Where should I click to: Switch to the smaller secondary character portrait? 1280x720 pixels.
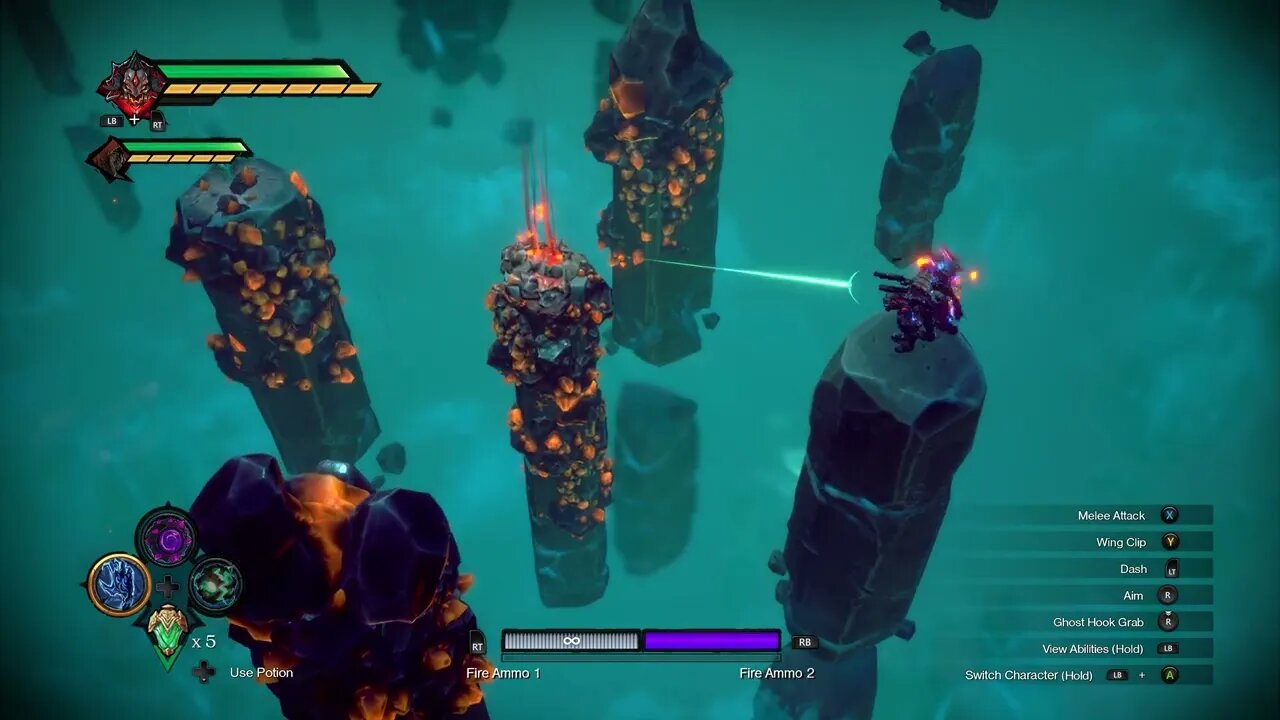109,160
